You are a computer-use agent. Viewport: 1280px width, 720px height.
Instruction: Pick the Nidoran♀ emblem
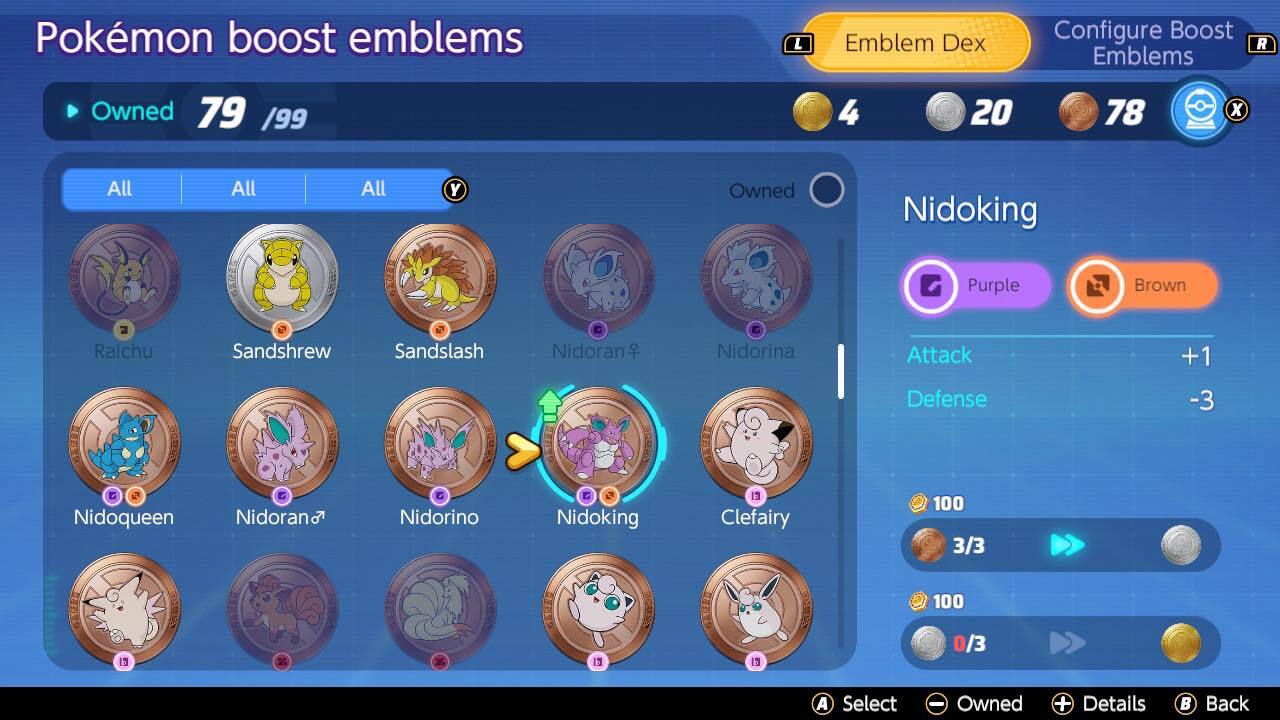click(597, 278)
